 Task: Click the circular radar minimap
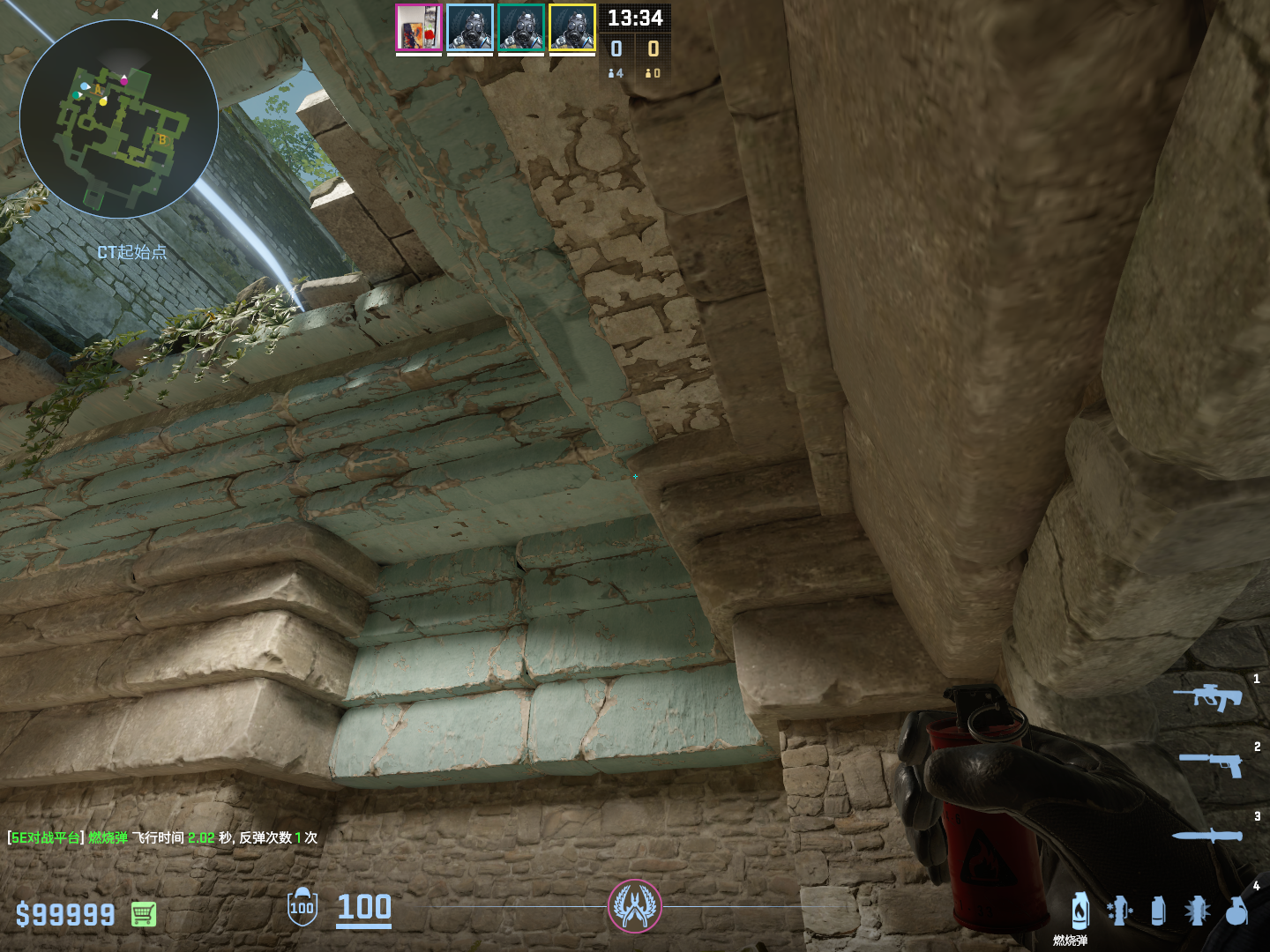coord(119,119)
